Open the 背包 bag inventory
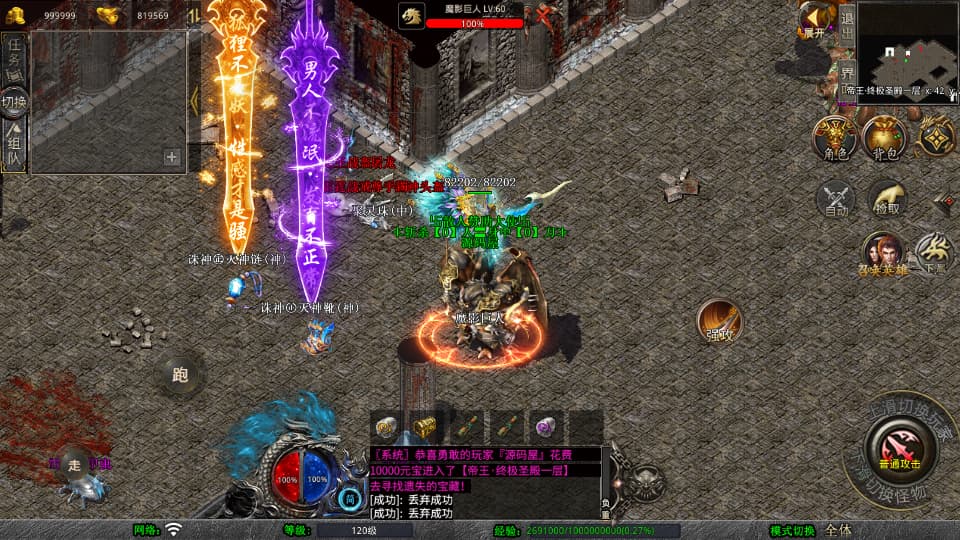Viewport: 960px width, 540px height. (884, 137)
